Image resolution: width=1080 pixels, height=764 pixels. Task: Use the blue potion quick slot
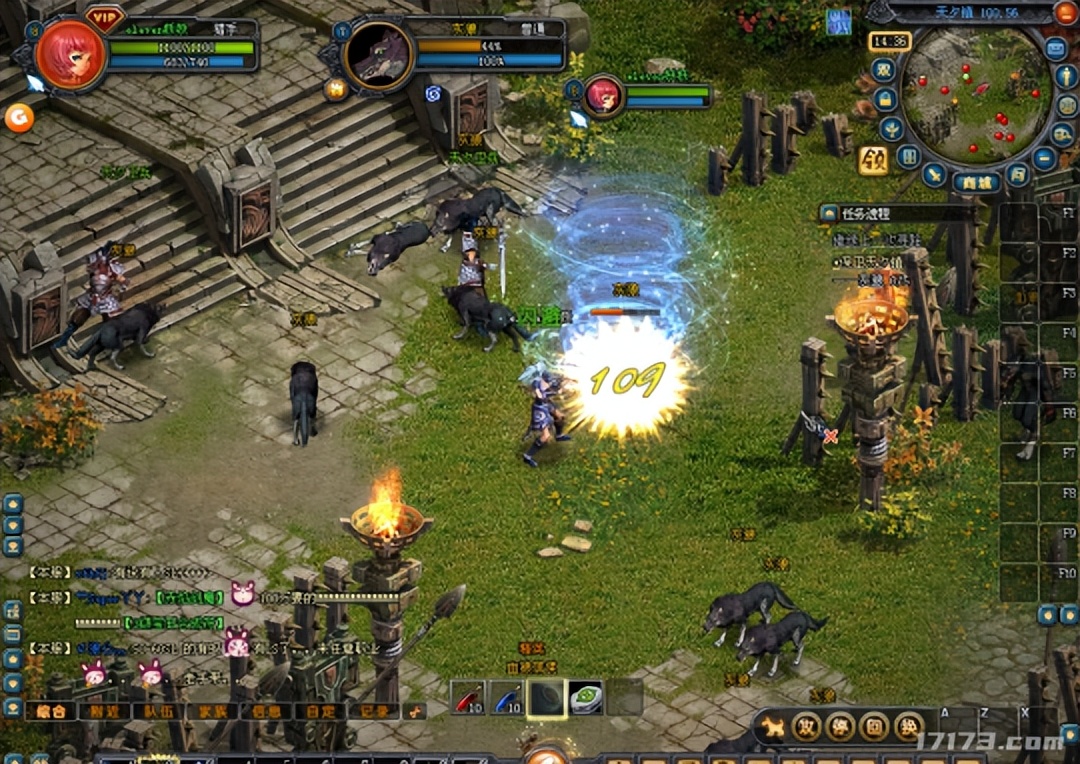coord(507,698)
